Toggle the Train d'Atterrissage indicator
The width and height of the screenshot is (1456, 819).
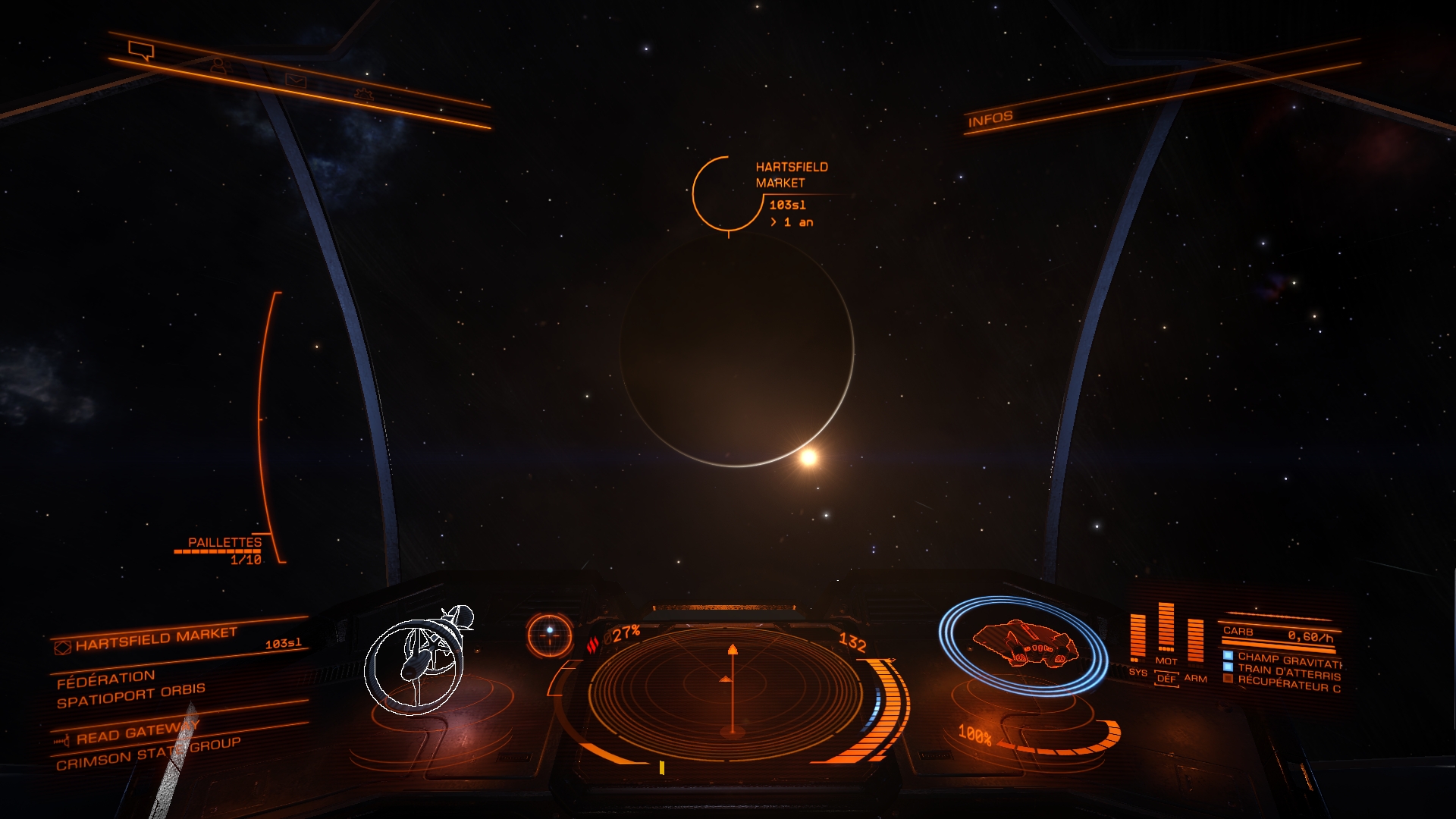click(x=1228, y=667)
